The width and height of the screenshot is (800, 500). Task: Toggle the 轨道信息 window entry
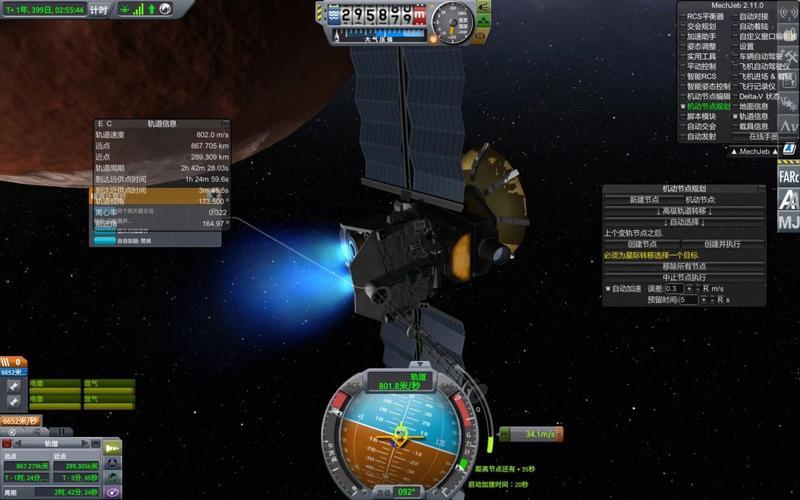coord(754,116)
